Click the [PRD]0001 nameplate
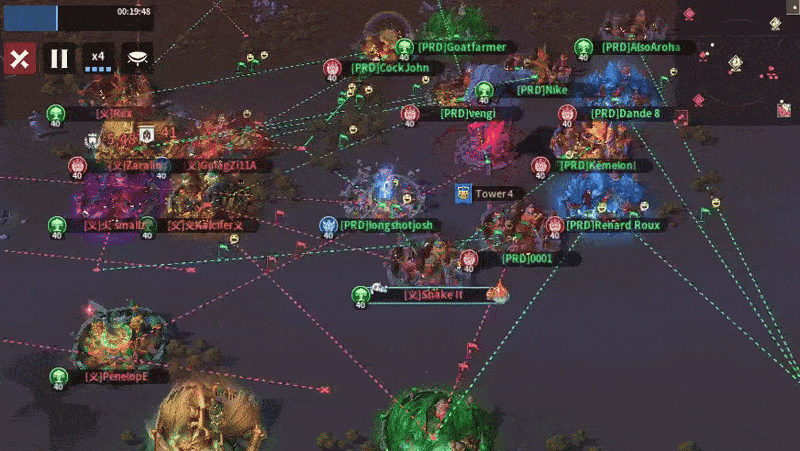Viewport: 800px width, 451px height. (x=527, y=259)
